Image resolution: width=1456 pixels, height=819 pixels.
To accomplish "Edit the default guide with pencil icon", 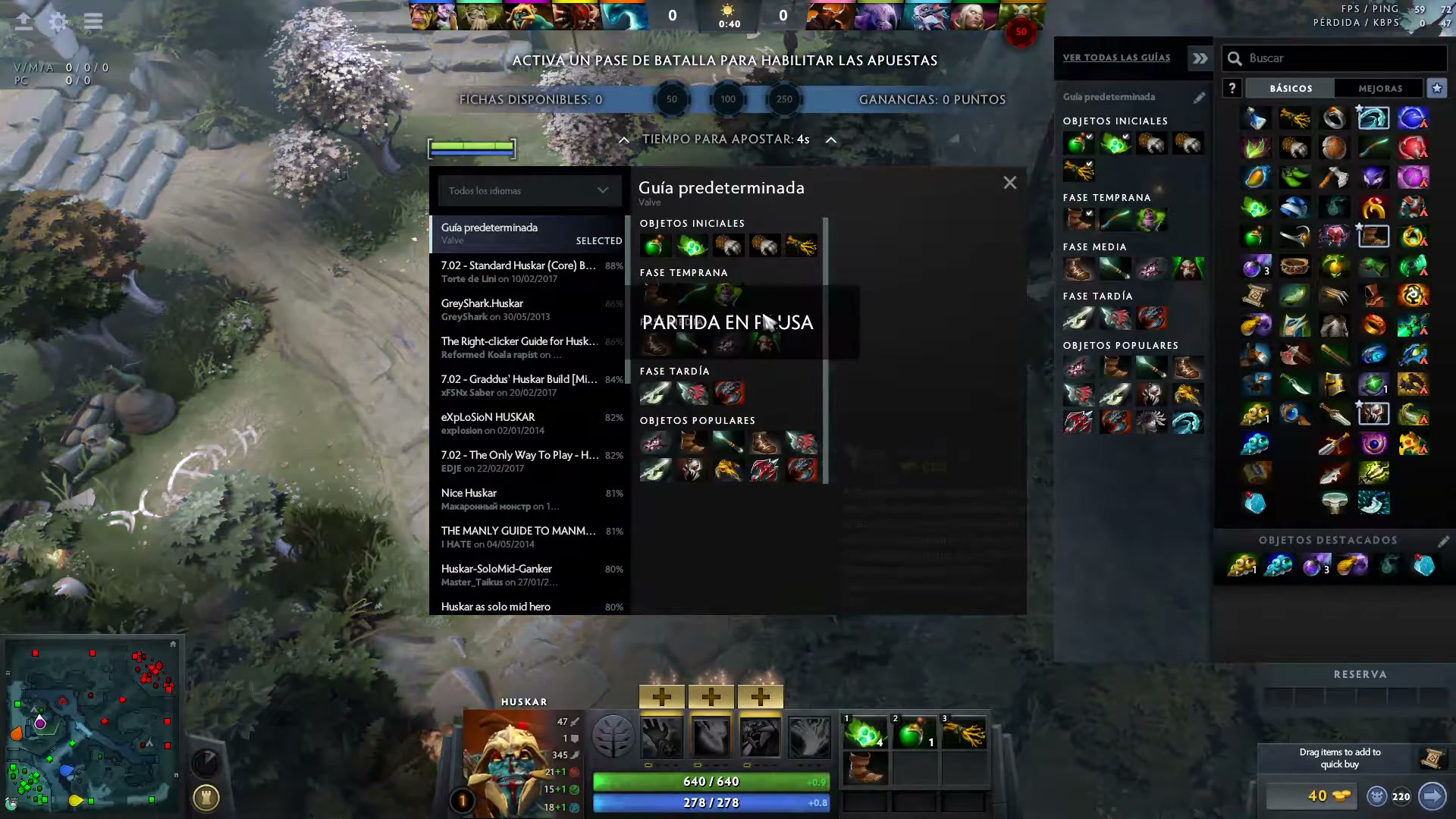I will pyautogui.click(x=1199, y=98).
